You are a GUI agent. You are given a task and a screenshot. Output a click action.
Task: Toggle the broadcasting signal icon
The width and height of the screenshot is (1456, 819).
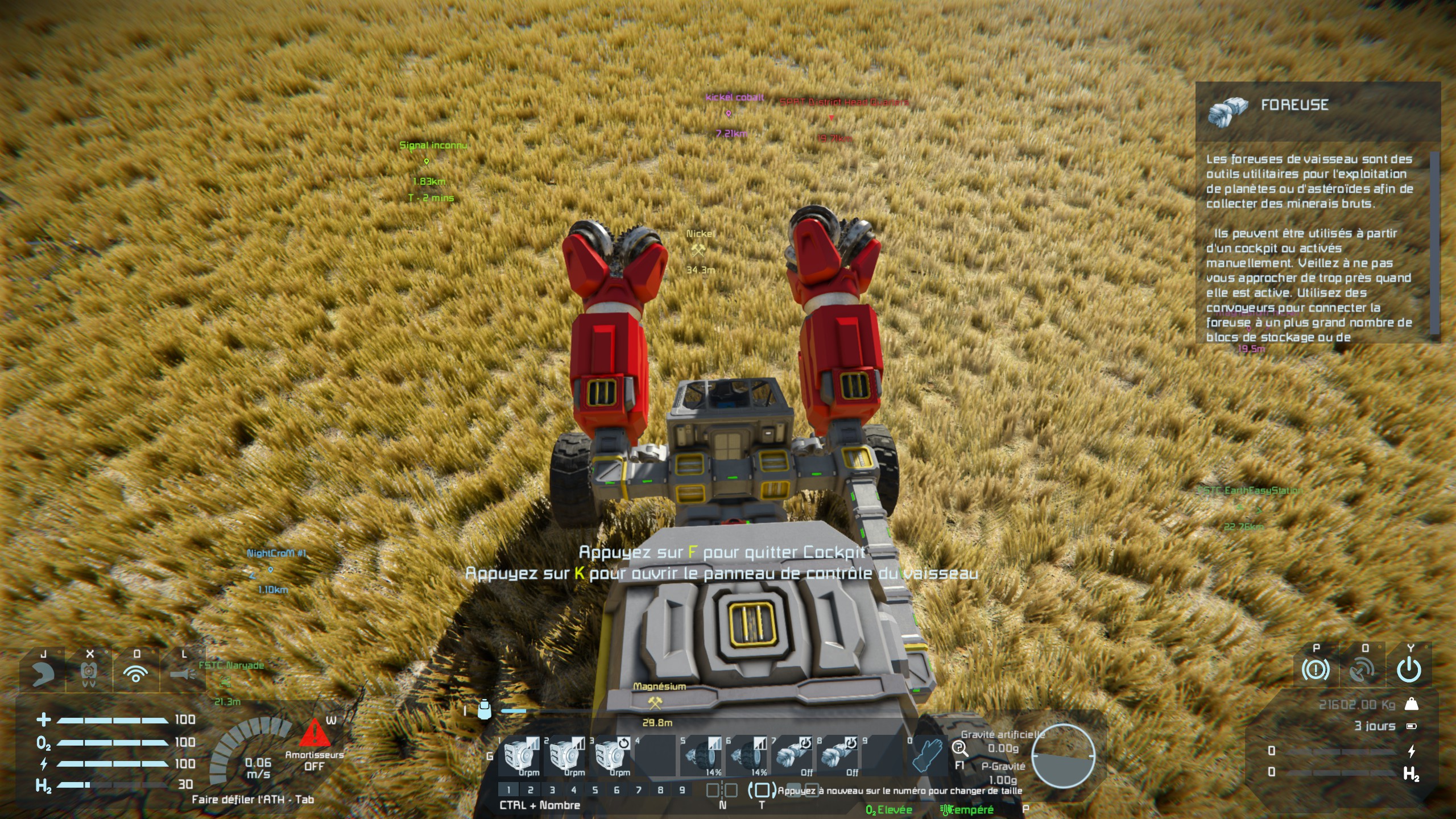coord(136,673)
